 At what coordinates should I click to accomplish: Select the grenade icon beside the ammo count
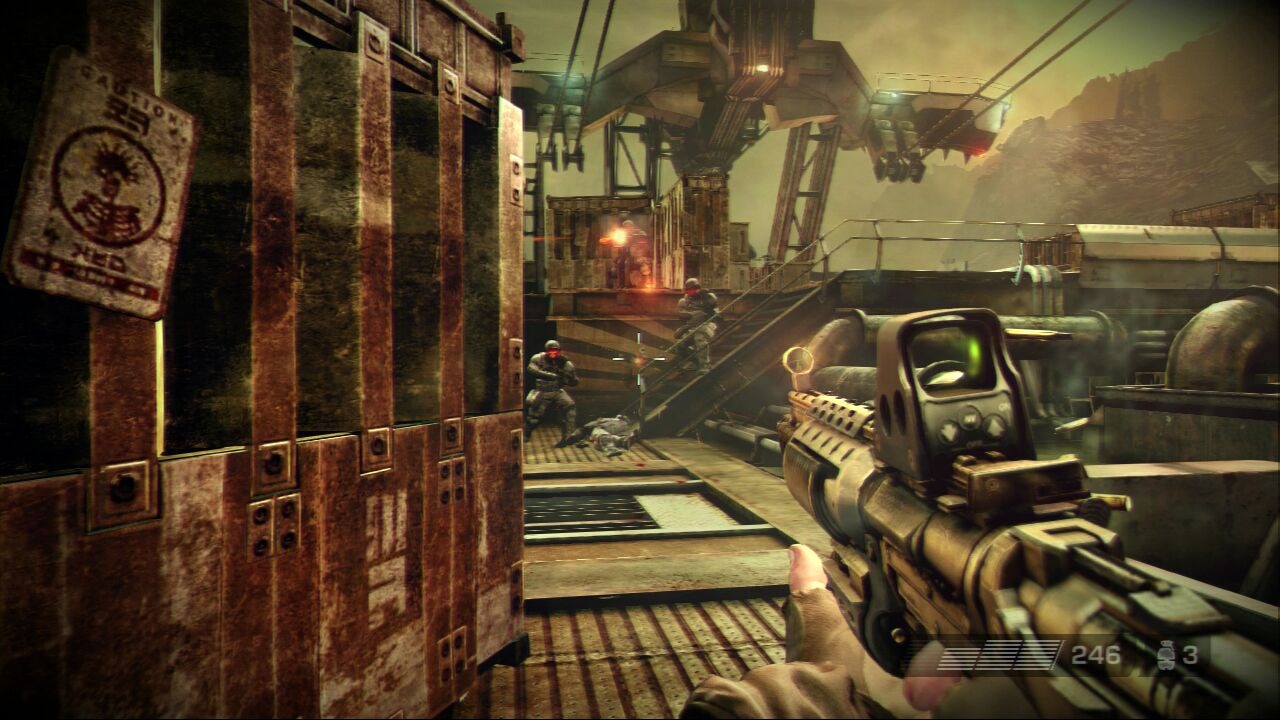pos(1164,656)
